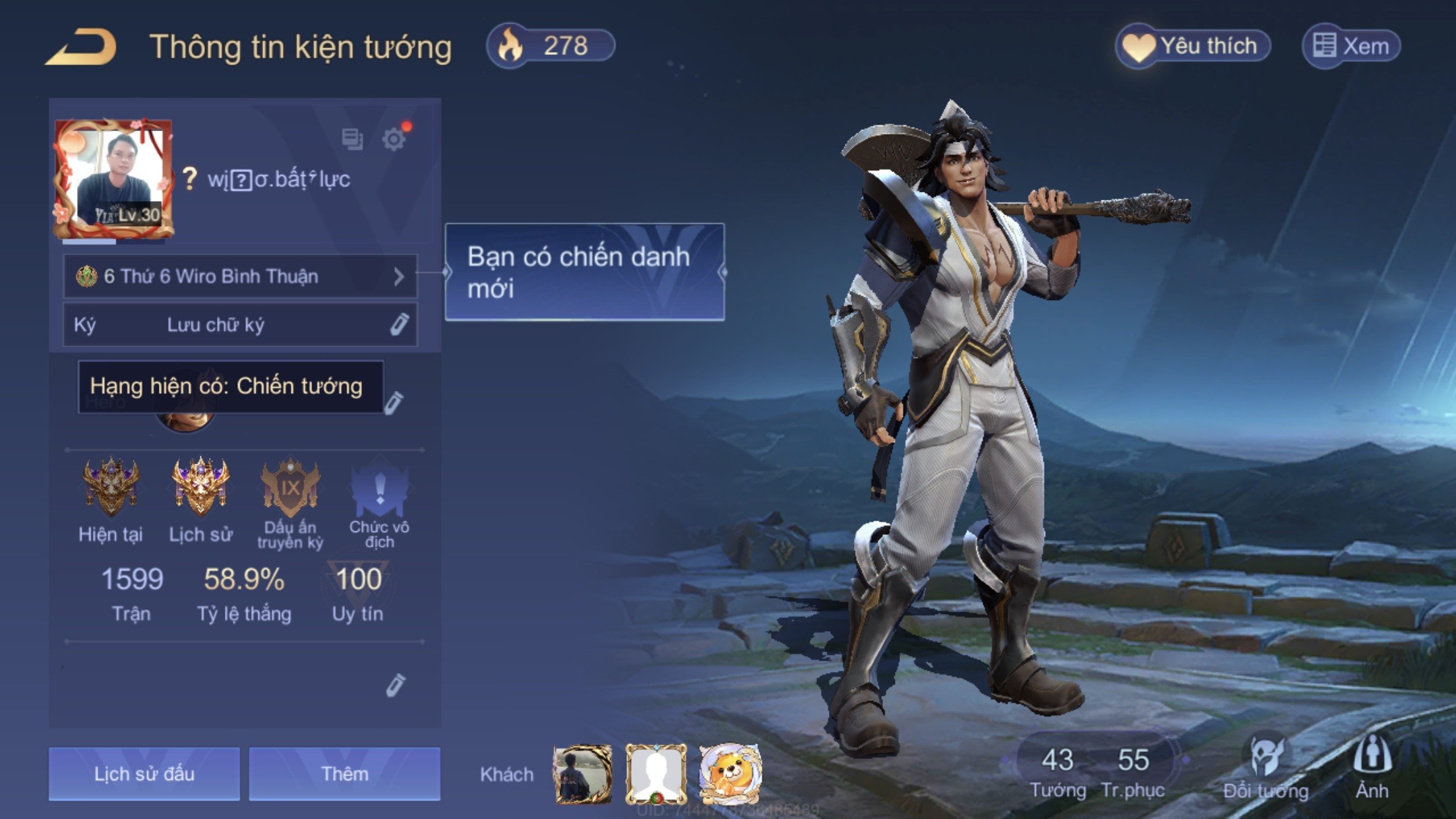Viewport: 1456px width, 819px height.
Task: Open the Wiro Bình Thuận title row
Action: pos(240,276)
